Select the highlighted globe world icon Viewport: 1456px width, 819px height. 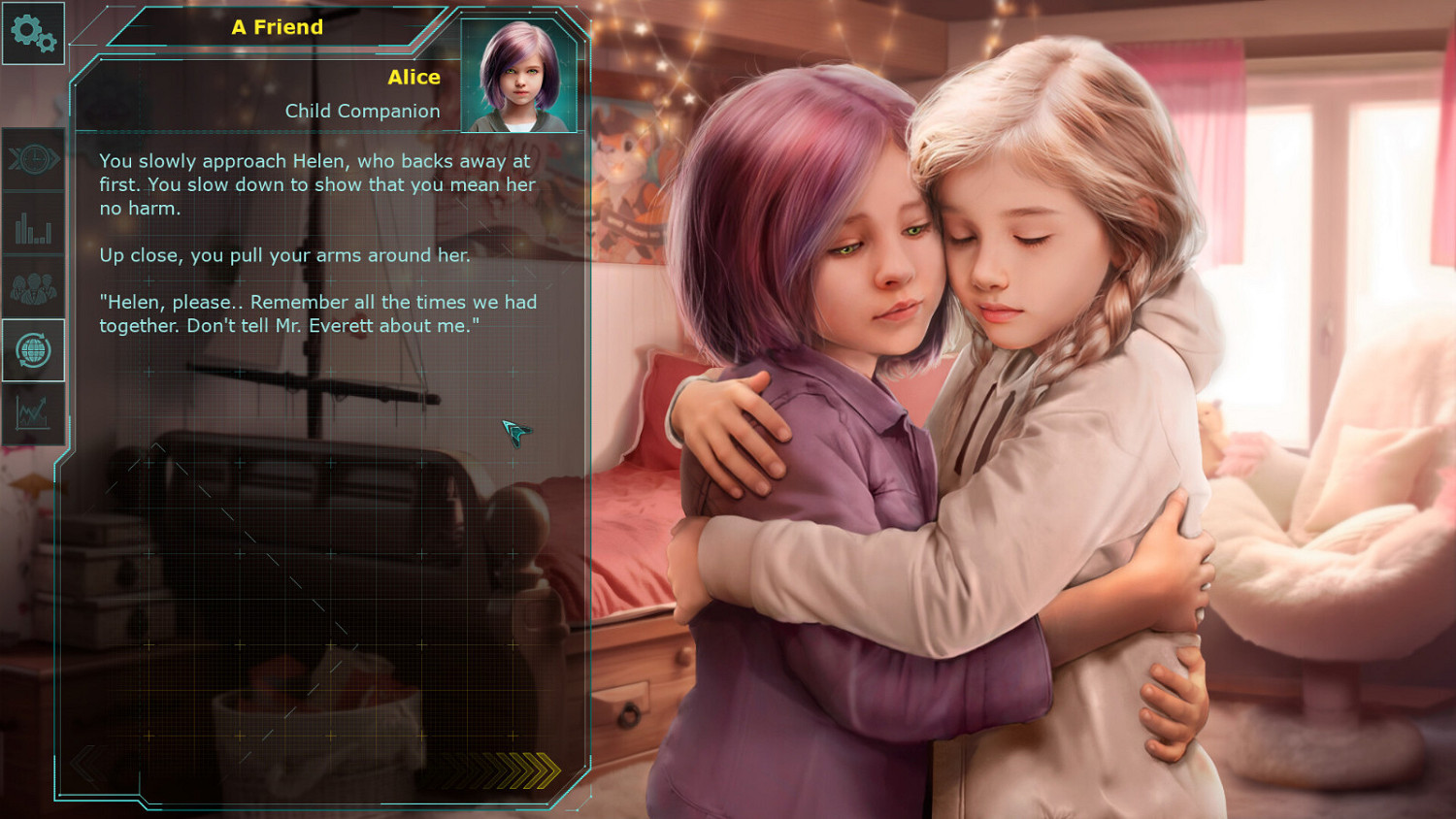pyautogui.click(x=34, y=351)
